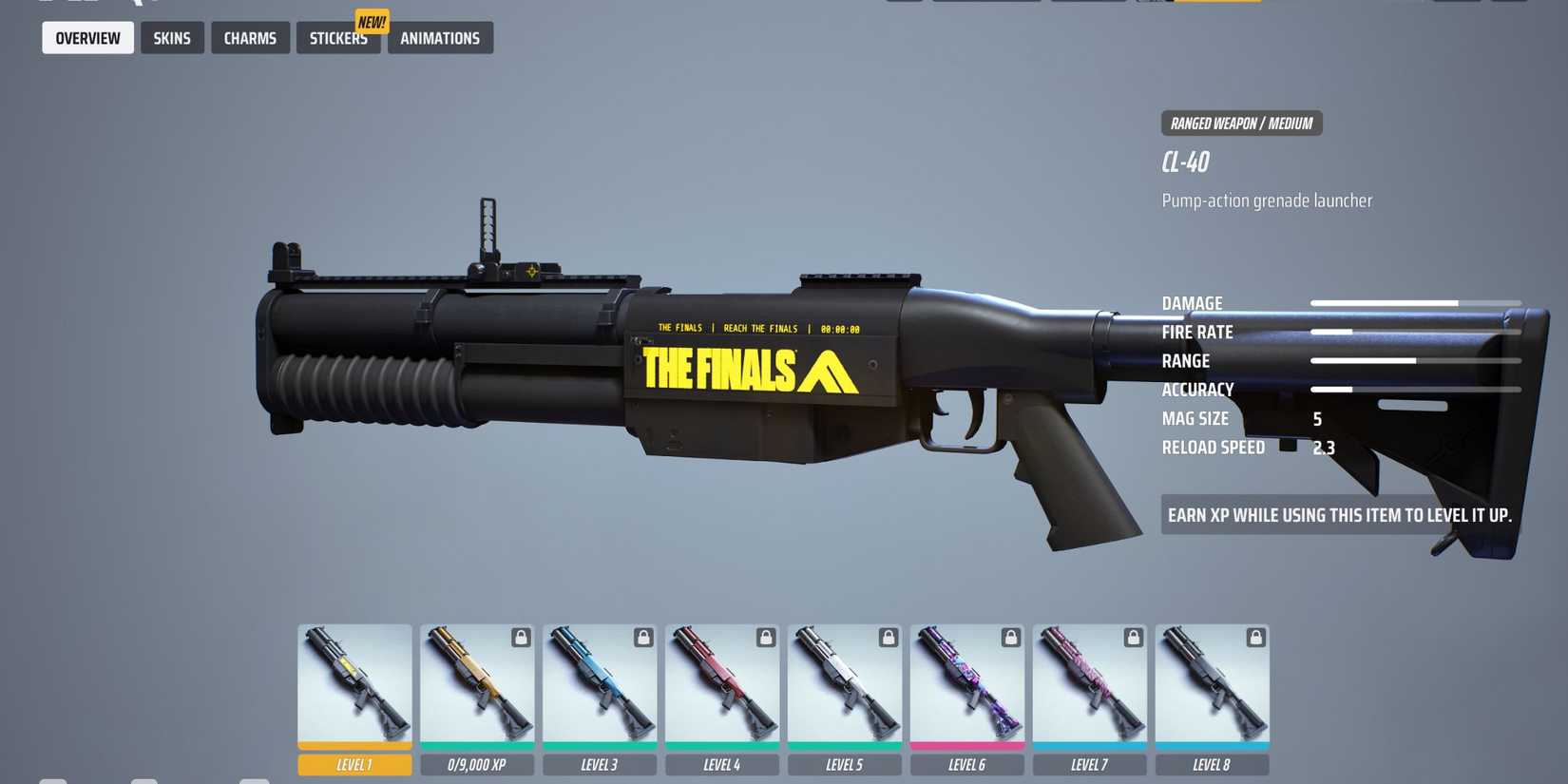Click the EARN XP level-up banner
Image resolution: width=1568 pixels, height=784 pixels.
point(1340,515)
